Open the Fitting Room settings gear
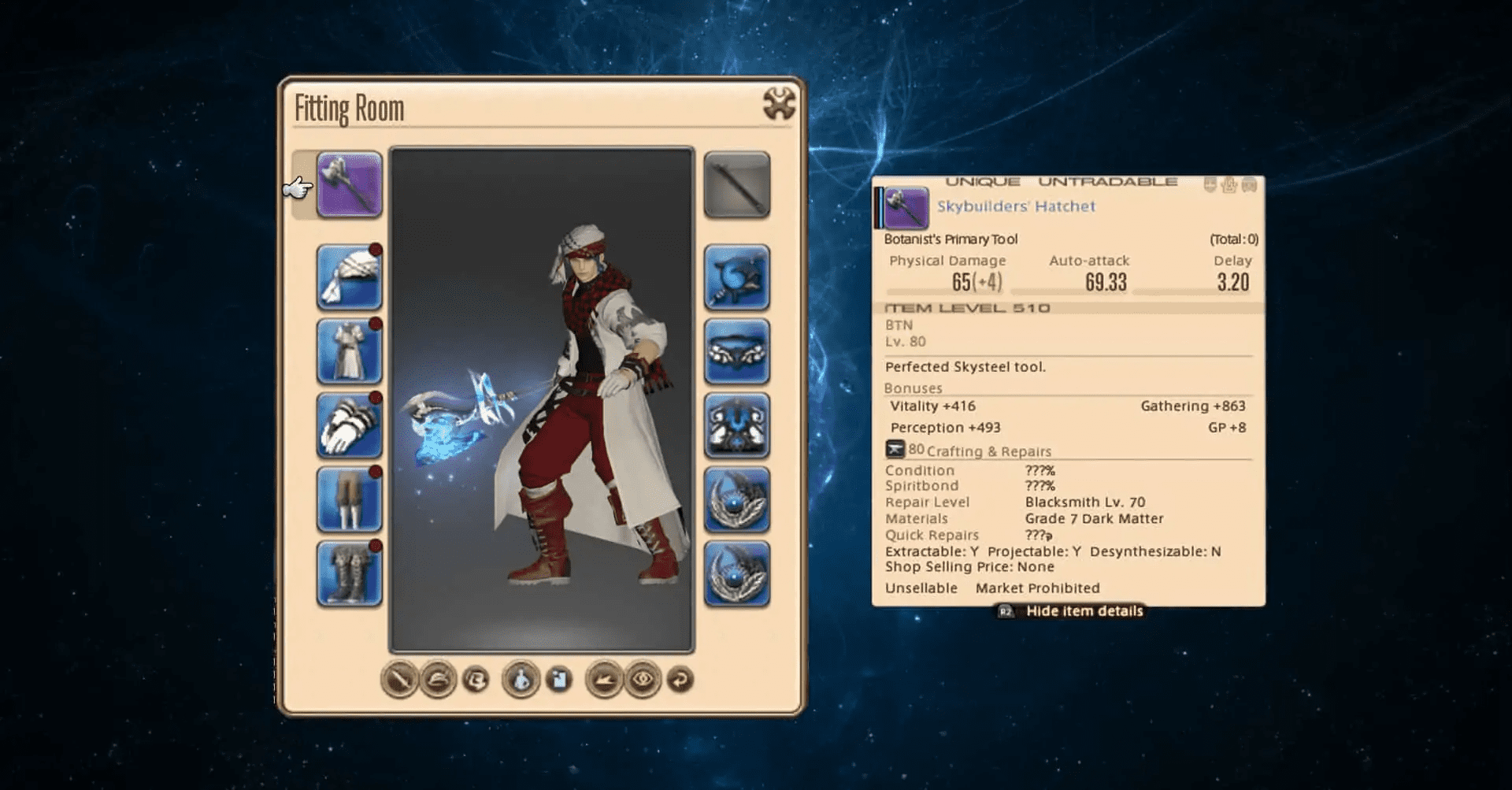The height and width of the screenshot is (790, 1512). (x=778, y=102)
